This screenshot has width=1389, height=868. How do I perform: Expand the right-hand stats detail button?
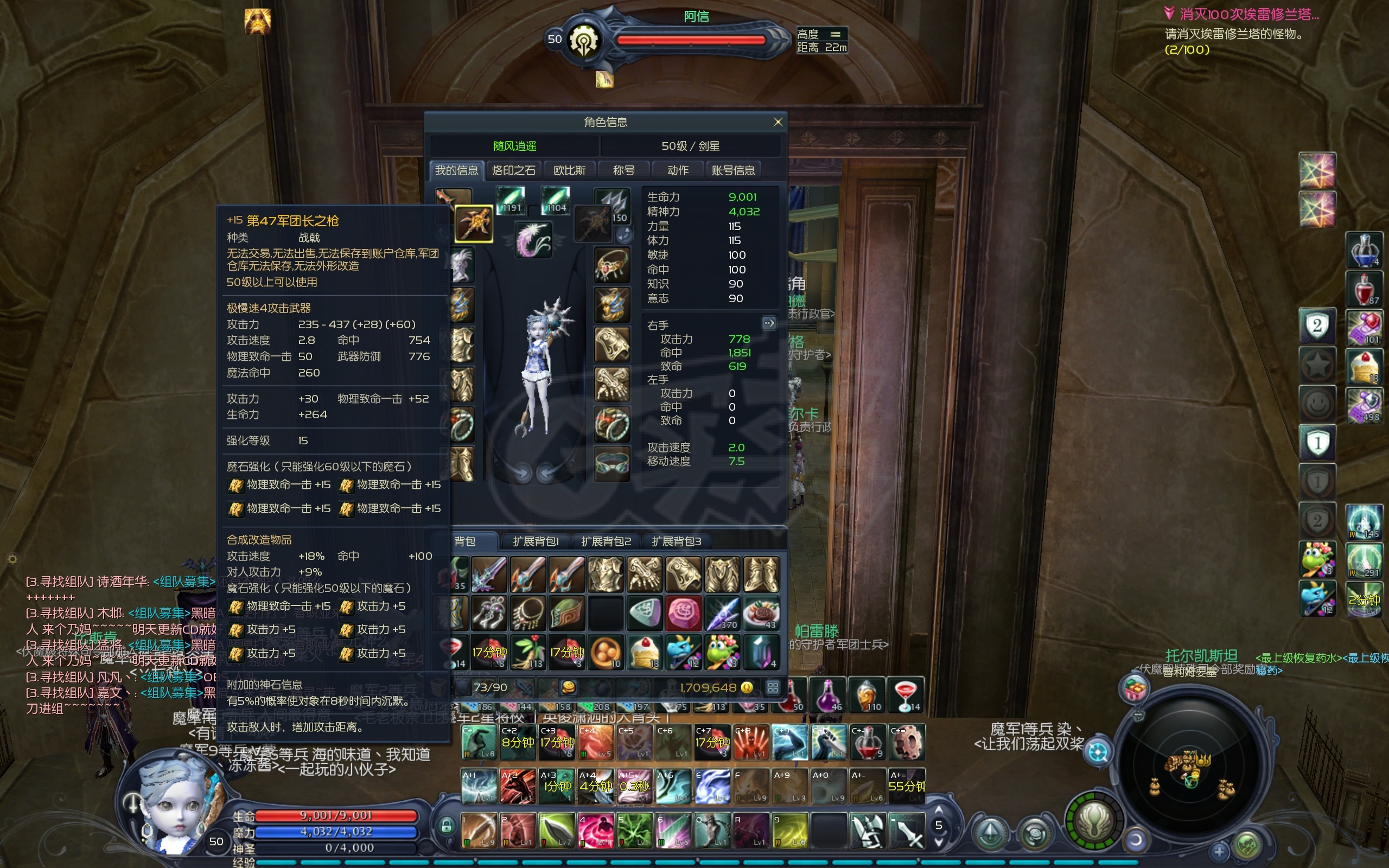point(769,323)
